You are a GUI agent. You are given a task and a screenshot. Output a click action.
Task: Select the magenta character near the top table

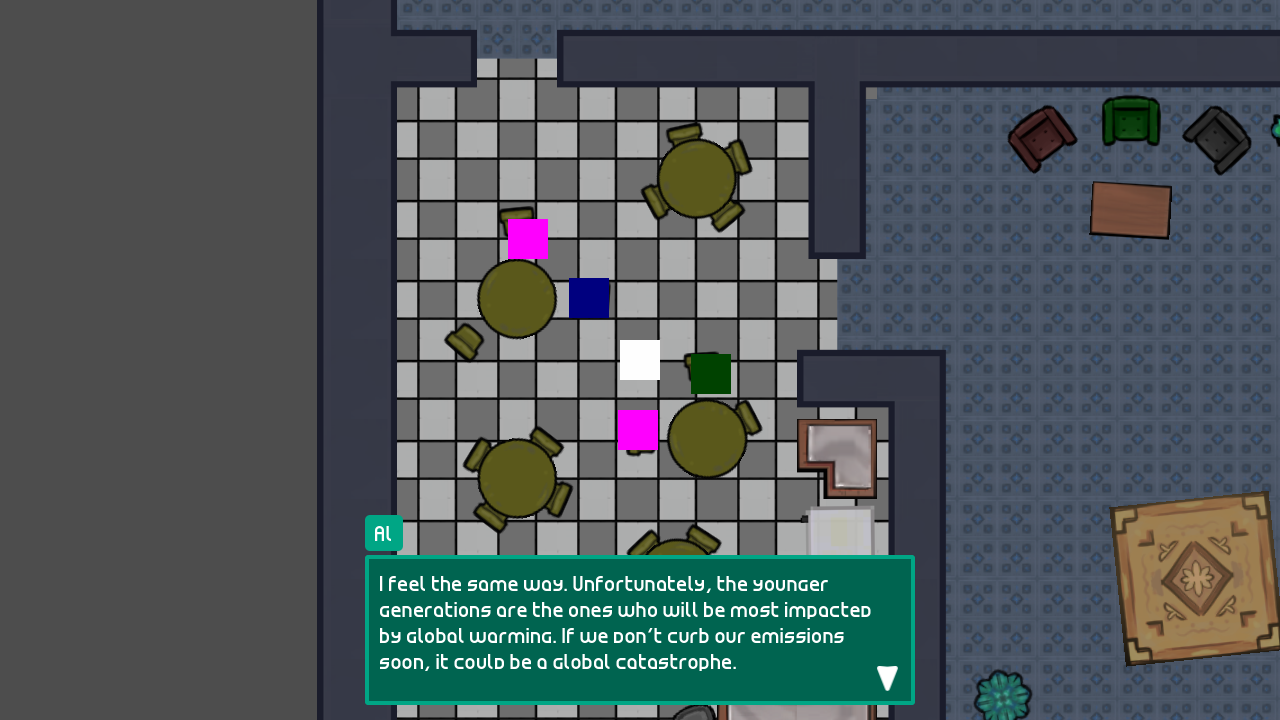[527, 240]
